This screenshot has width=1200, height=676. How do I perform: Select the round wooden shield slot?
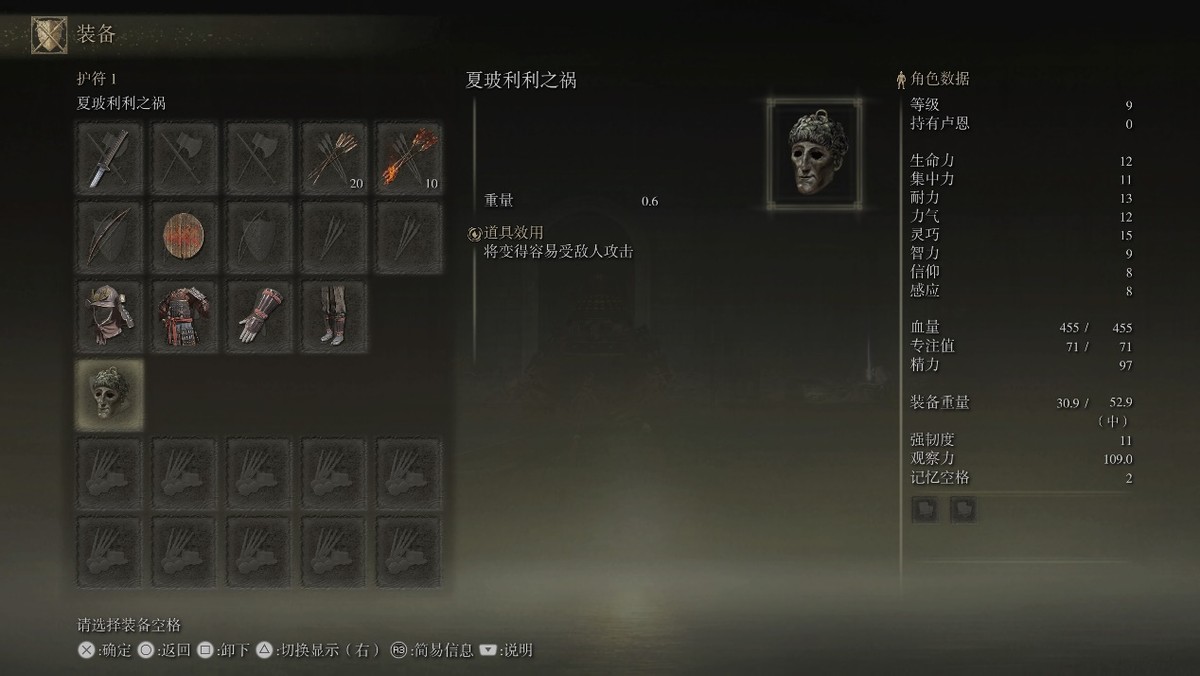185,235
